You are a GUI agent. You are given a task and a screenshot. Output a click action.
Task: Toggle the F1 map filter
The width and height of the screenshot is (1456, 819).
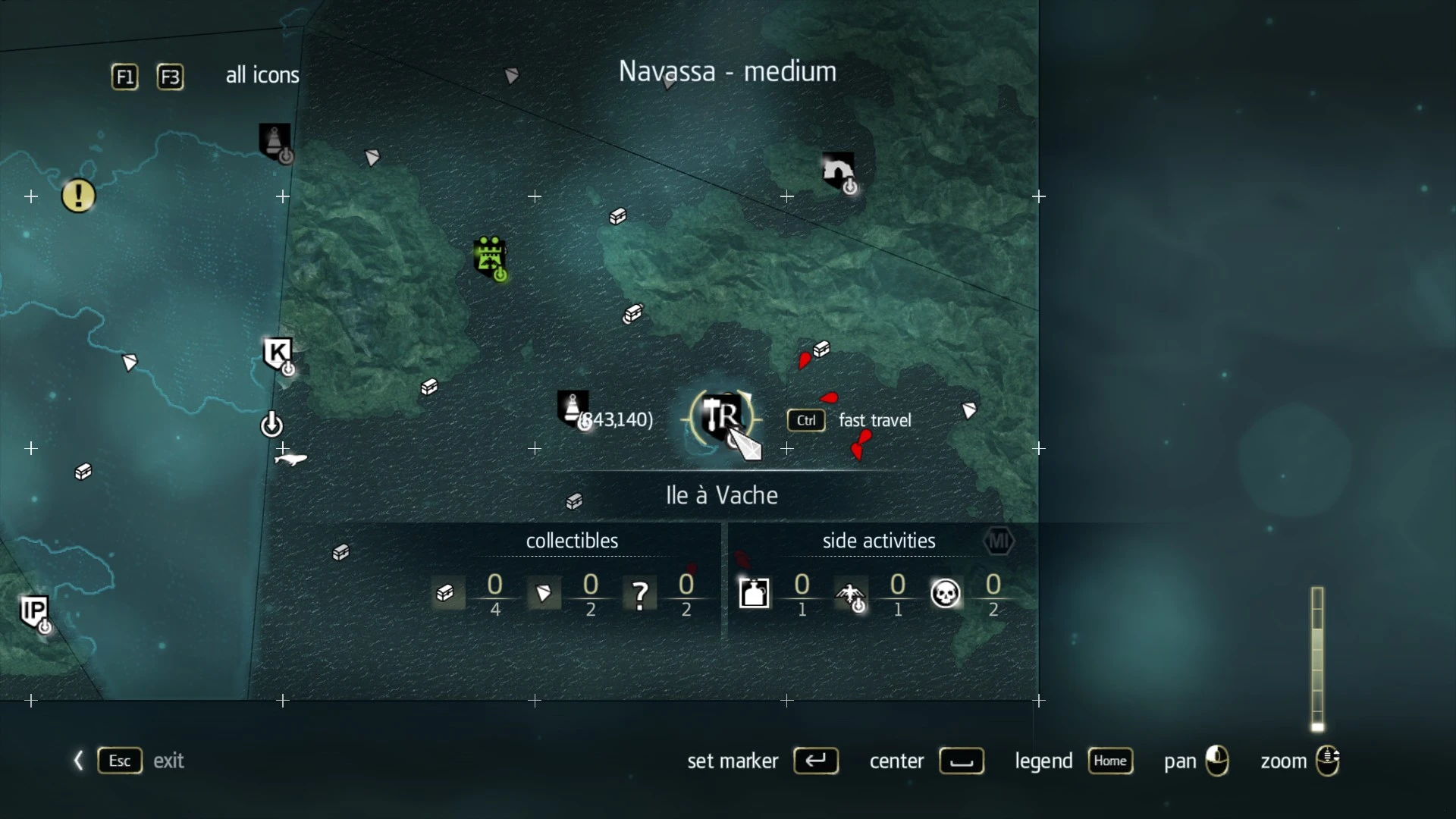[124, 77]
